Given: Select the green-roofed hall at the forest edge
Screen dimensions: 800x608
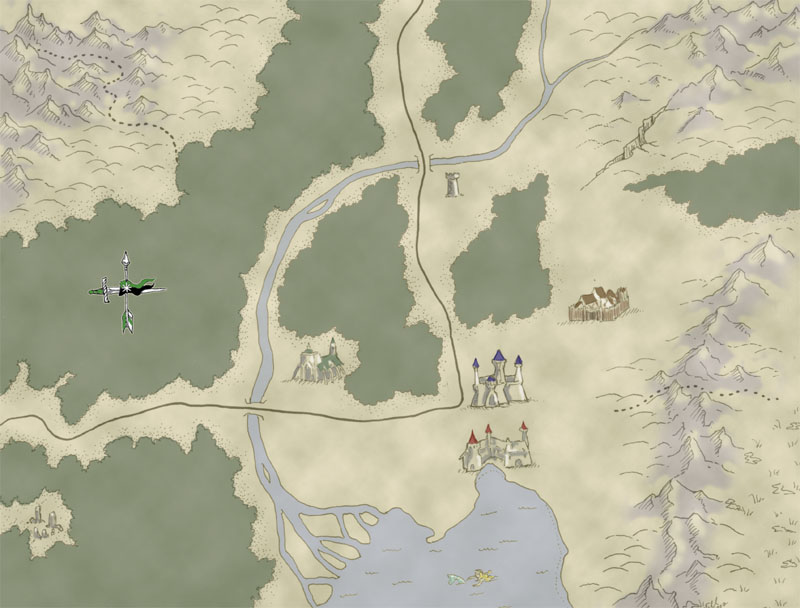Looking at the screenshot, I should pos(319,362).
